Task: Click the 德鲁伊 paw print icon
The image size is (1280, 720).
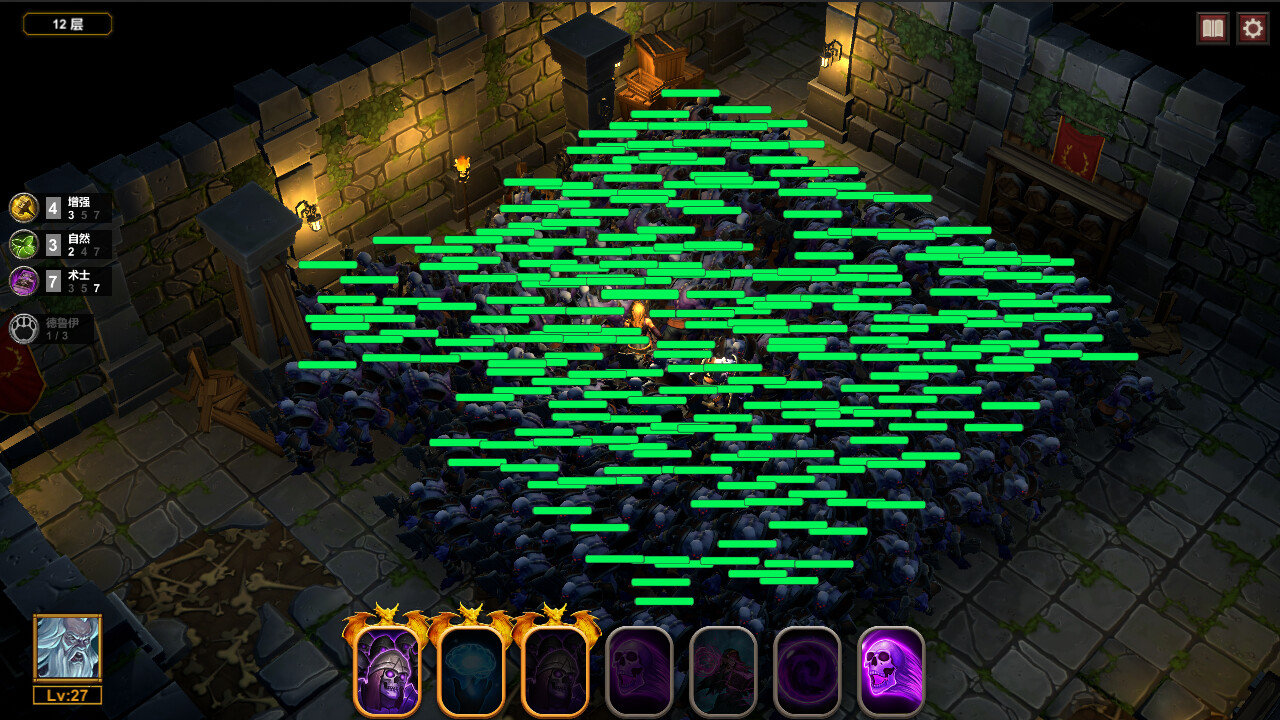Action: [22, 328]
